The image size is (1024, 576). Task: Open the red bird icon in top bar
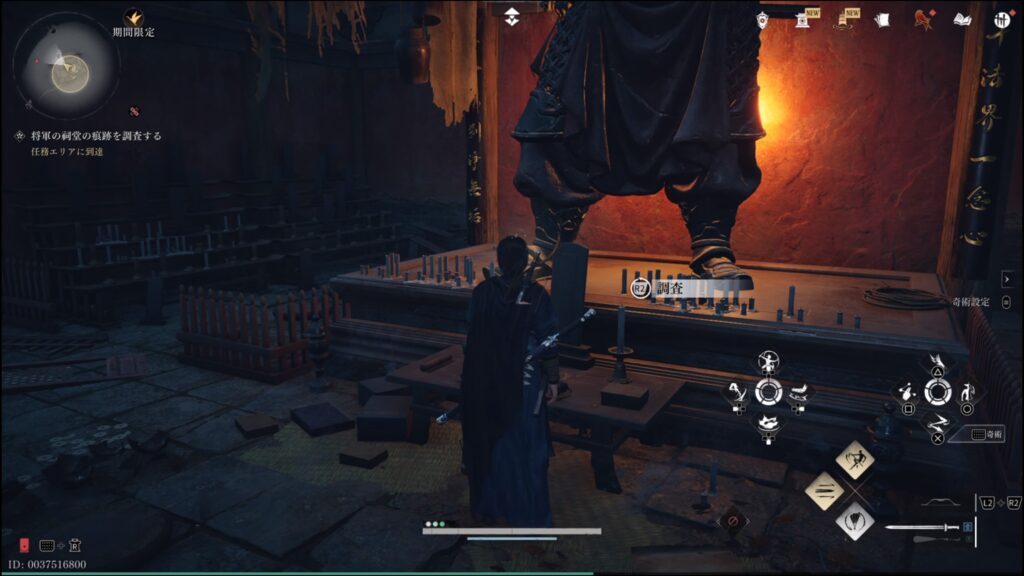pos(923,19)
